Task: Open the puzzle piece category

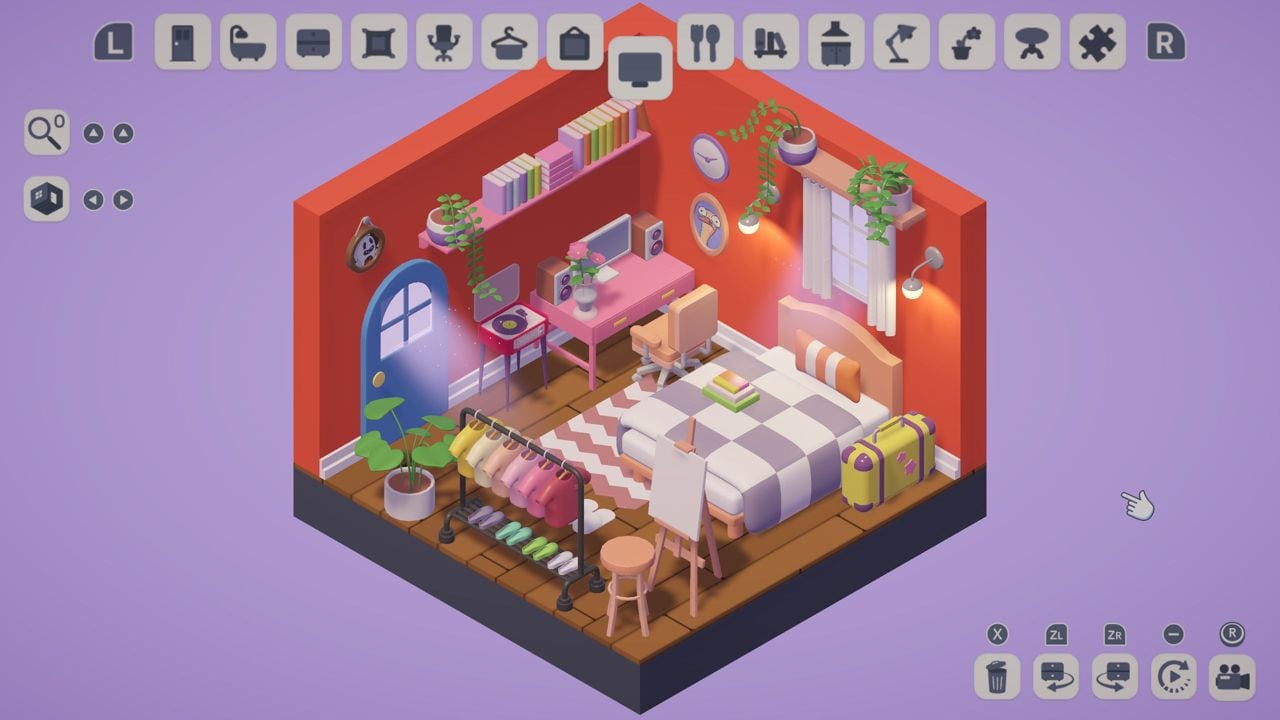Action: 1097,42
